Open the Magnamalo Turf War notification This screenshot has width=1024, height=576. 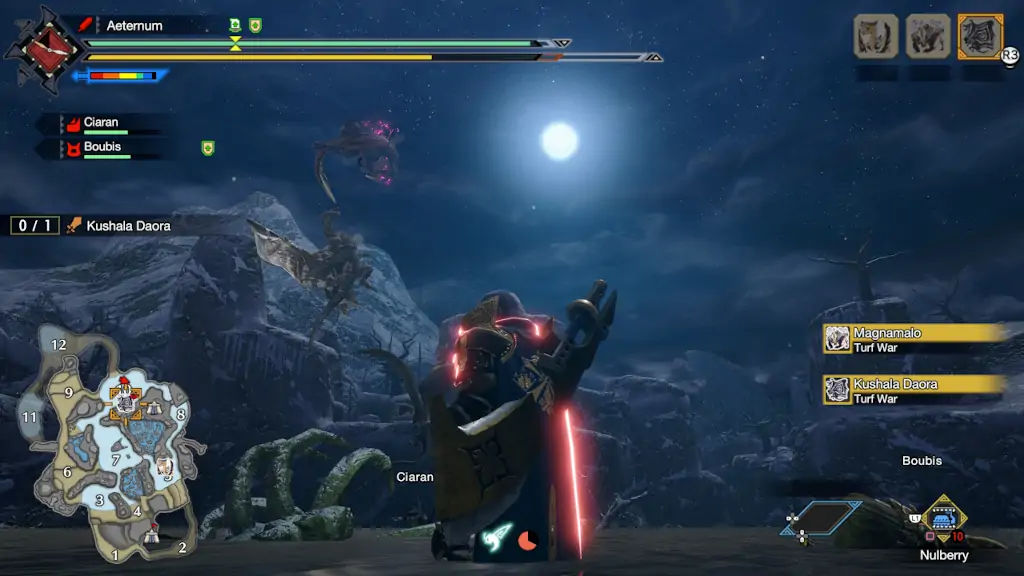click(x=912, y=339)
